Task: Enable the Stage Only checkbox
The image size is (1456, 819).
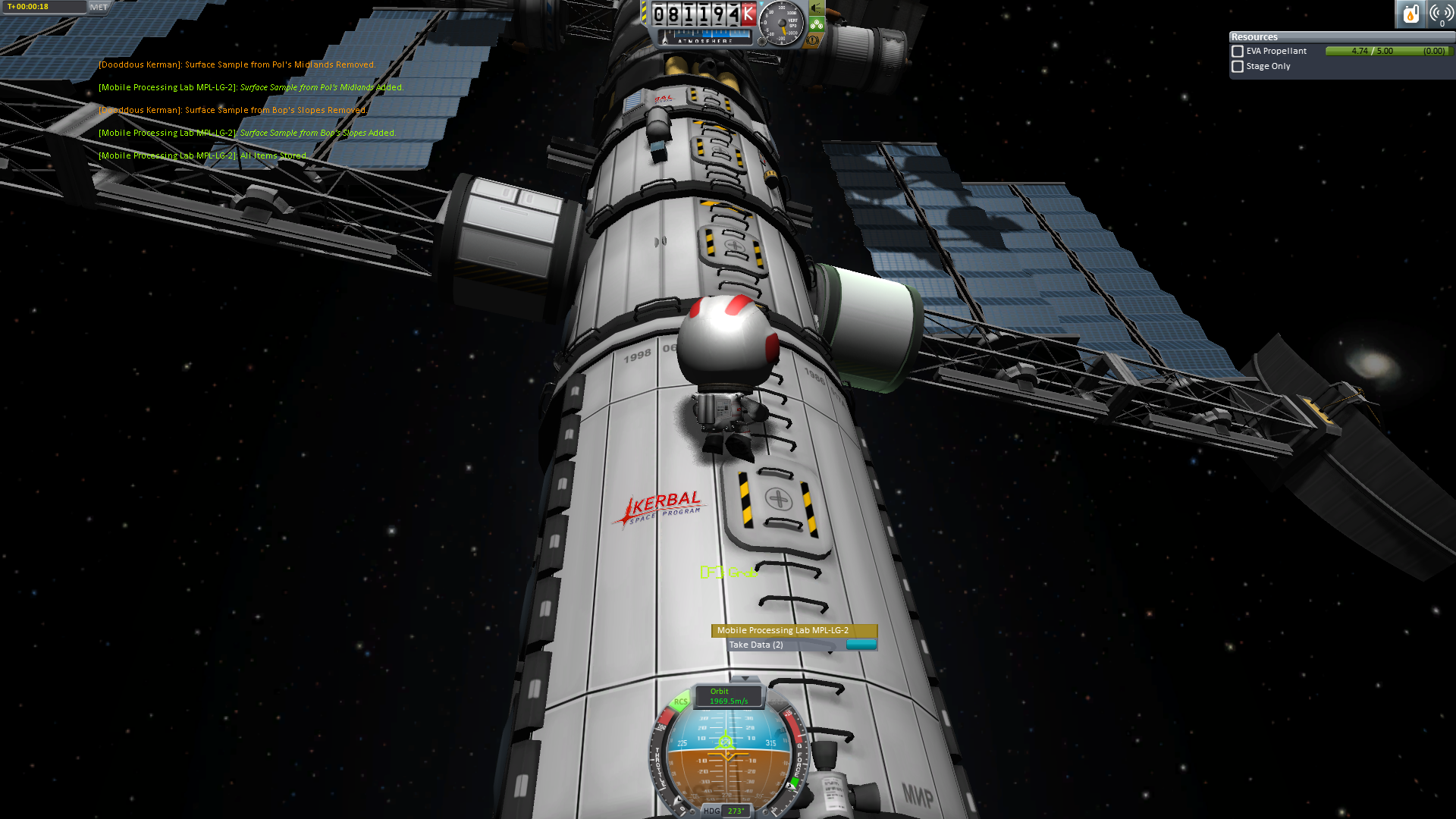Action: click(1238, 67)
